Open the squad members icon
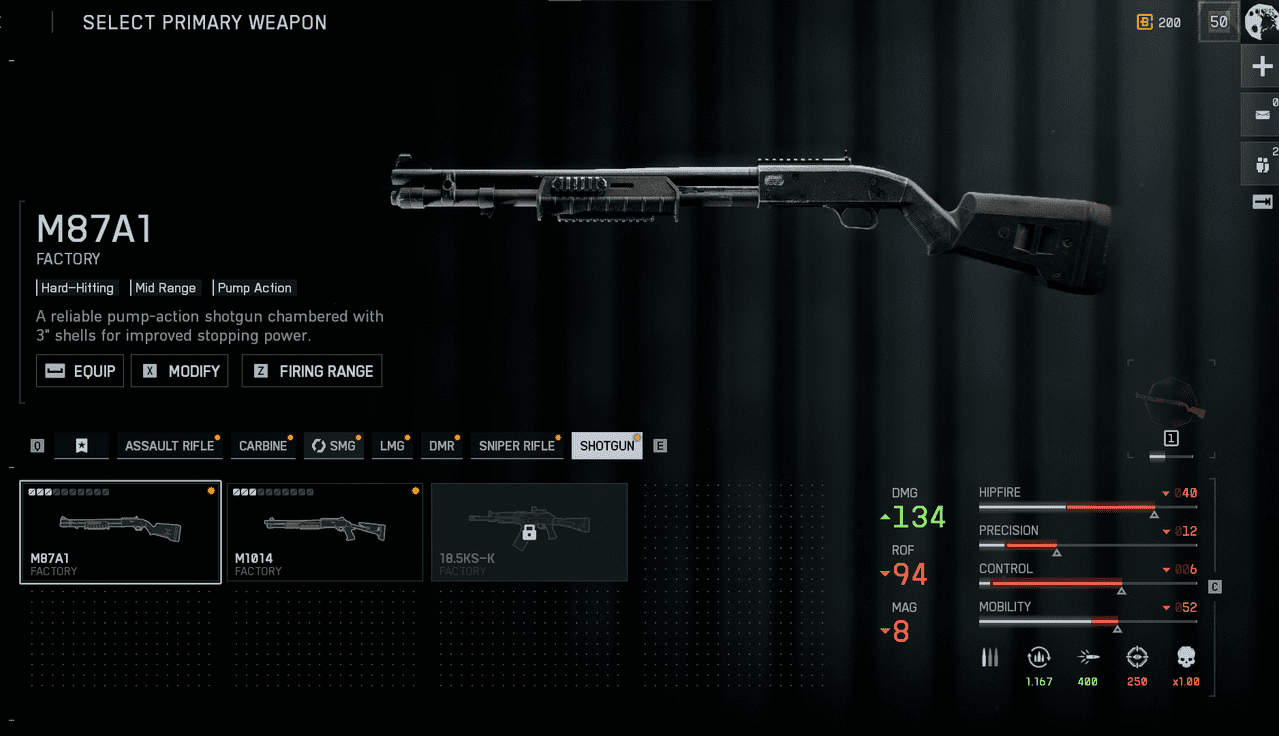 click(1261, 162)
